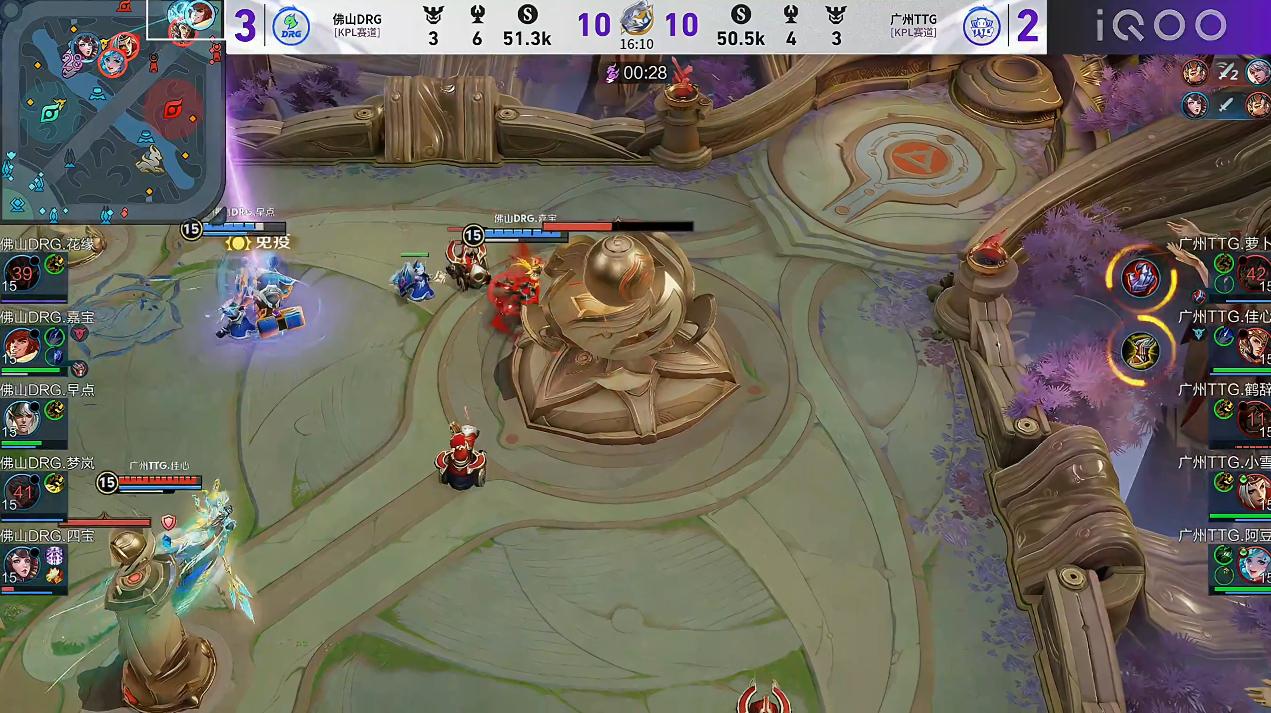Select player 佛山DRG.四宝 portrait
The height and width of the screenshot is (713, 1271).
(x=21, y=563)
